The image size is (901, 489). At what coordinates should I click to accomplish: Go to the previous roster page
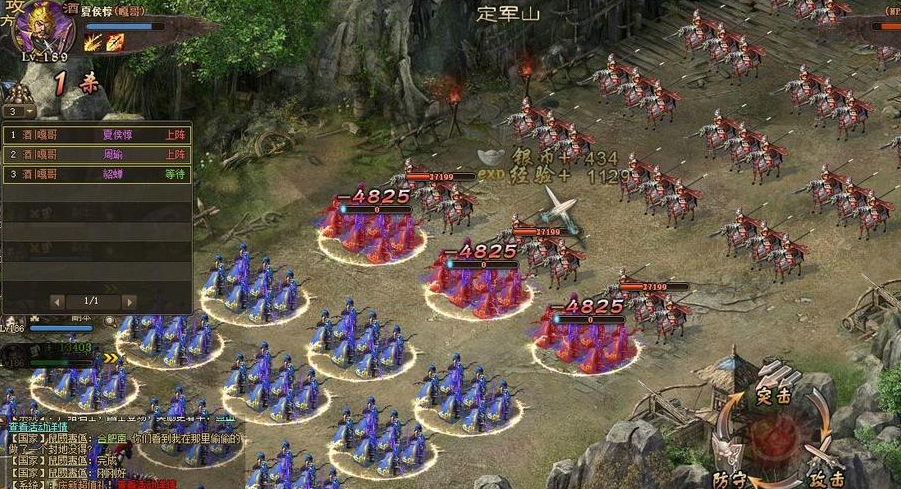click(x=57, y=300)
